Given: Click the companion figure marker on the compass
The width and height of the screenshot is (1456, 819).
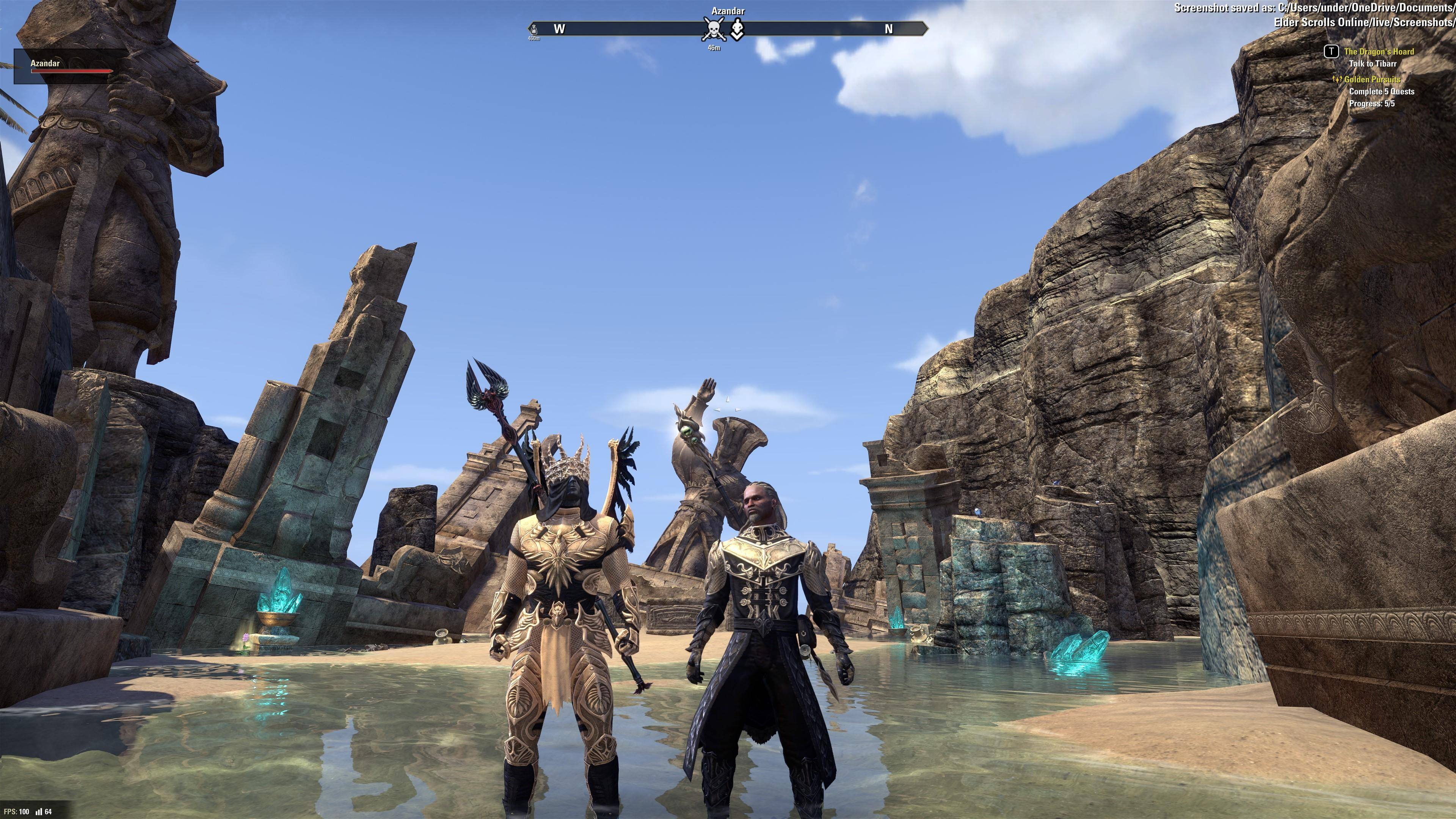Looking at the screenshot, I should 737,29.
